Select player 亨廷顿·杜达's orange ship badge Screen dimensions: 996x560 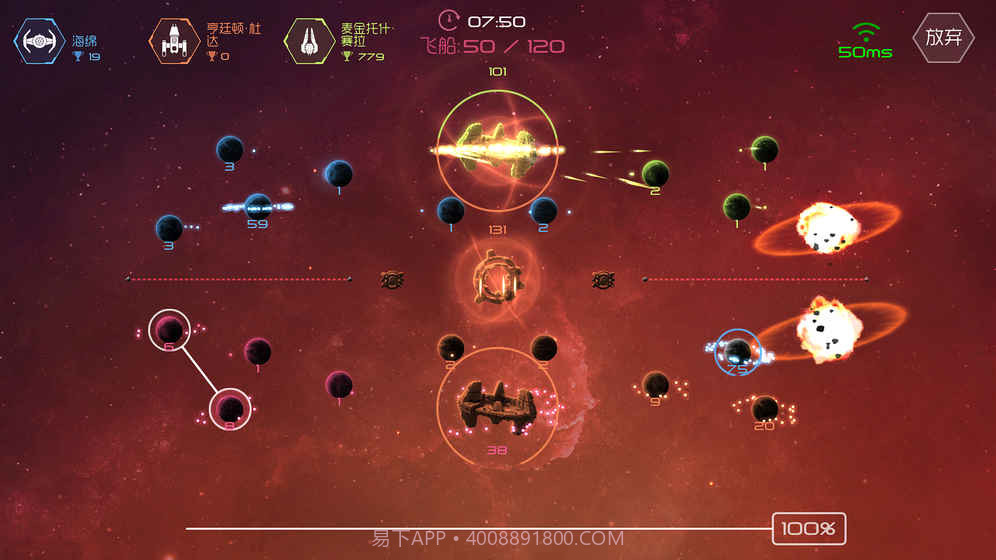[173, 41]
